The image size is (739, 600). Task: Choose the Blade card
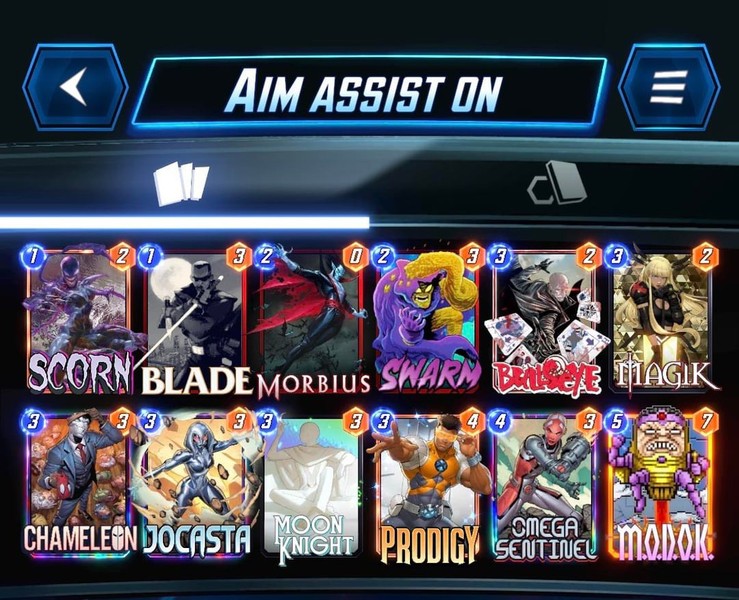194,320
